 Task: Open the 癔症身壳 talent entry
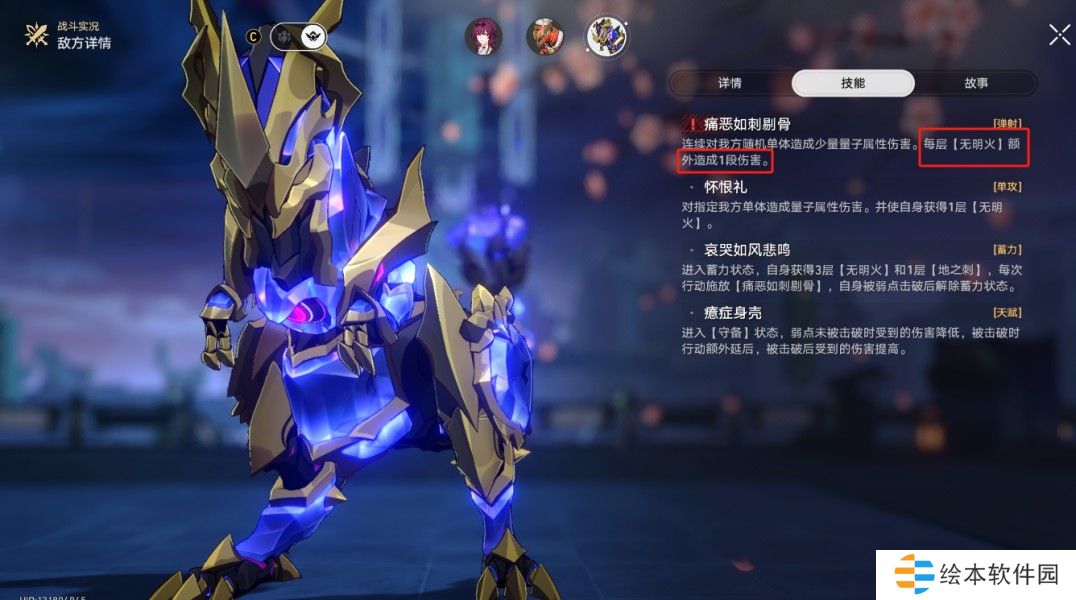pyautogui.click(x=733, y=312)
